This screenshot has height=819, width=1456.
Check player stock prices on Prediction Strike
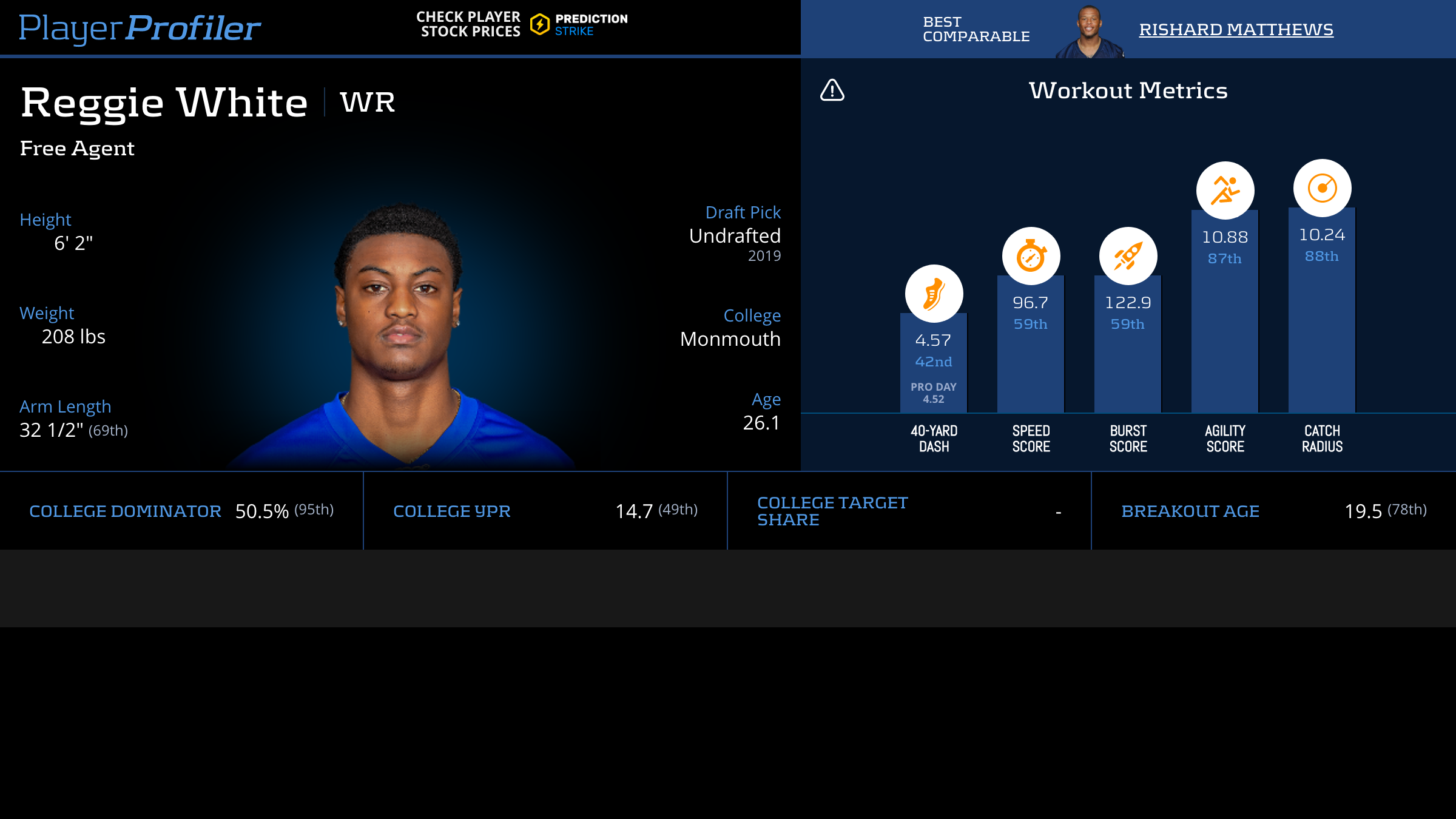522,24
